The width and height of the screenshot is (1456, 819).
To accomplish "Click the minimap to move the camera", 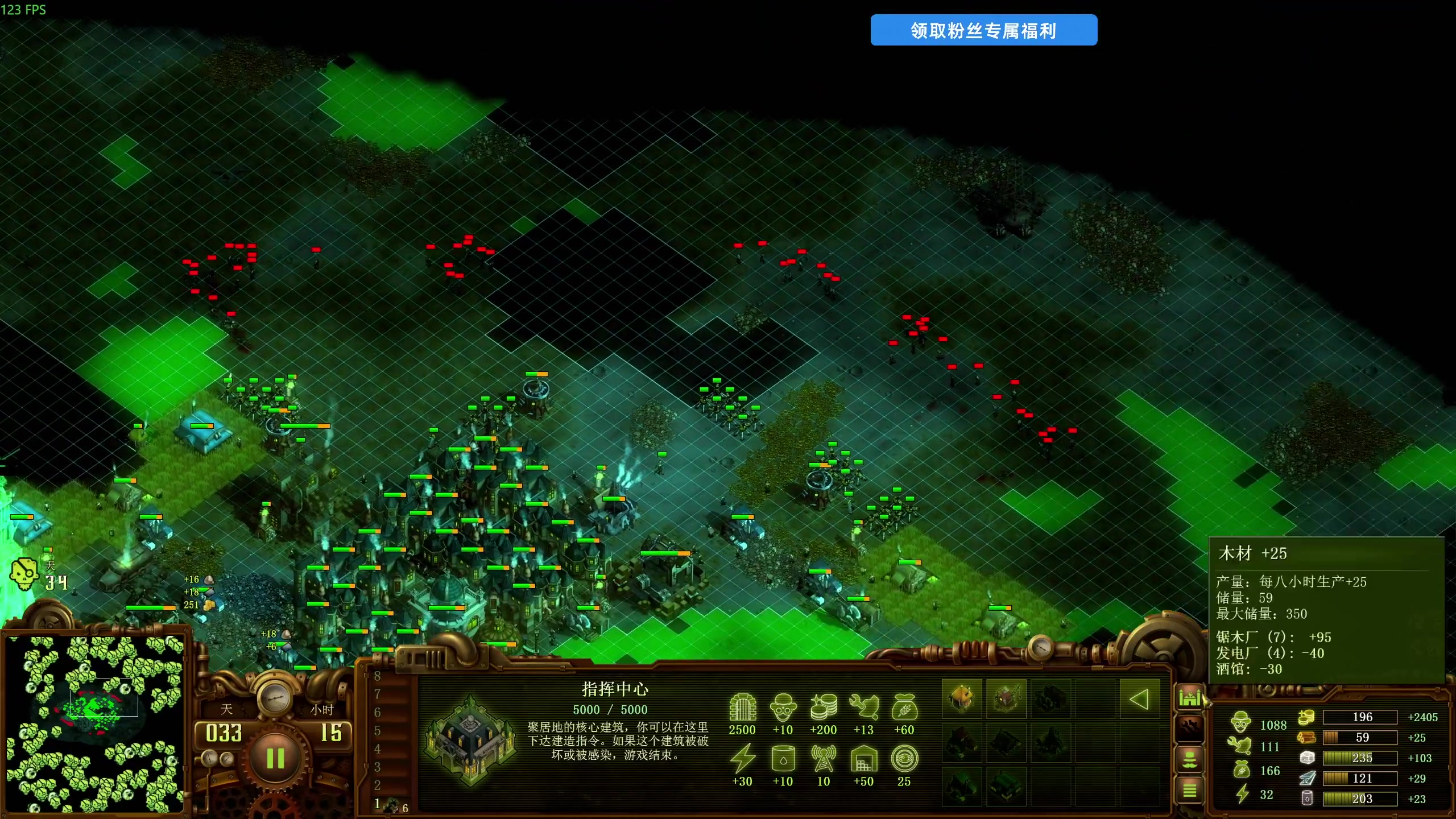I will click(96, 723).
